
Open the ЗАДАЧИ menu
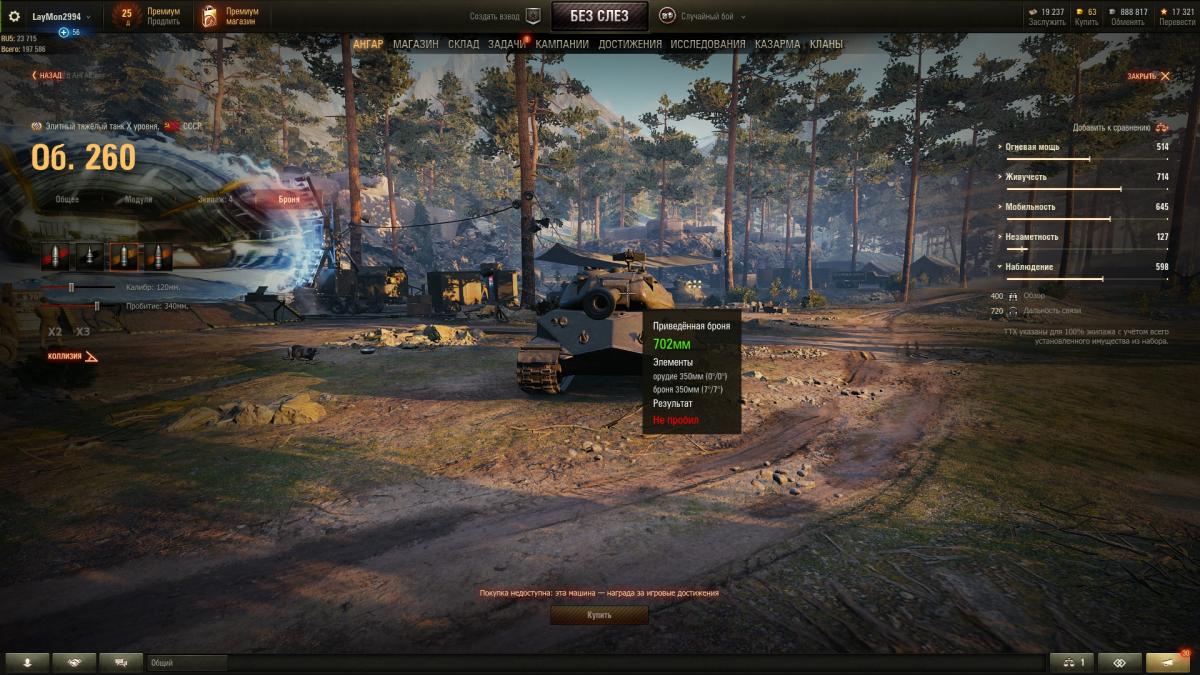[x=507, y=44]
